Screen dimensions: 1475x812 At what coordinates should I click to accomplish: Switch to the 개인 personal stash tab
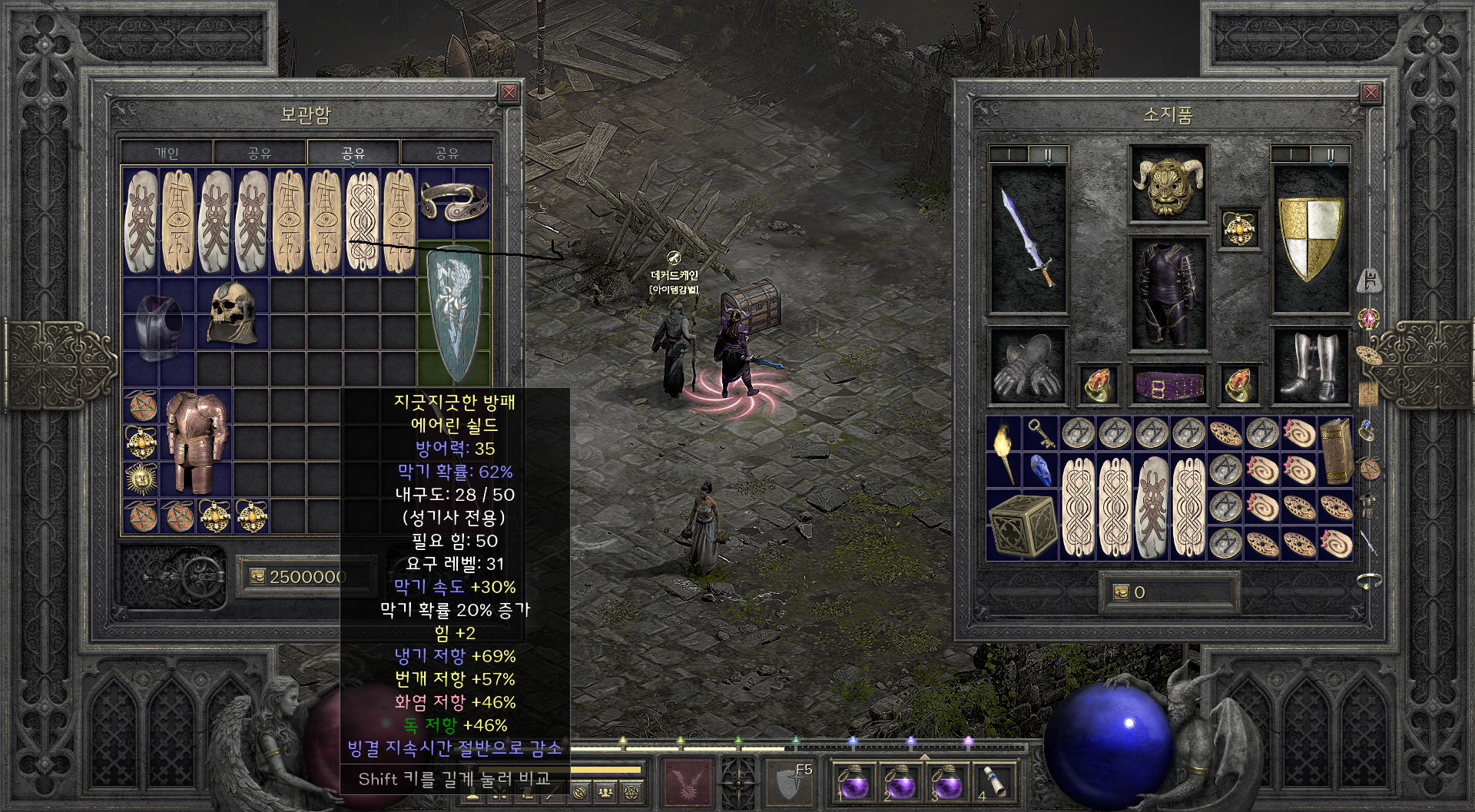167,153
